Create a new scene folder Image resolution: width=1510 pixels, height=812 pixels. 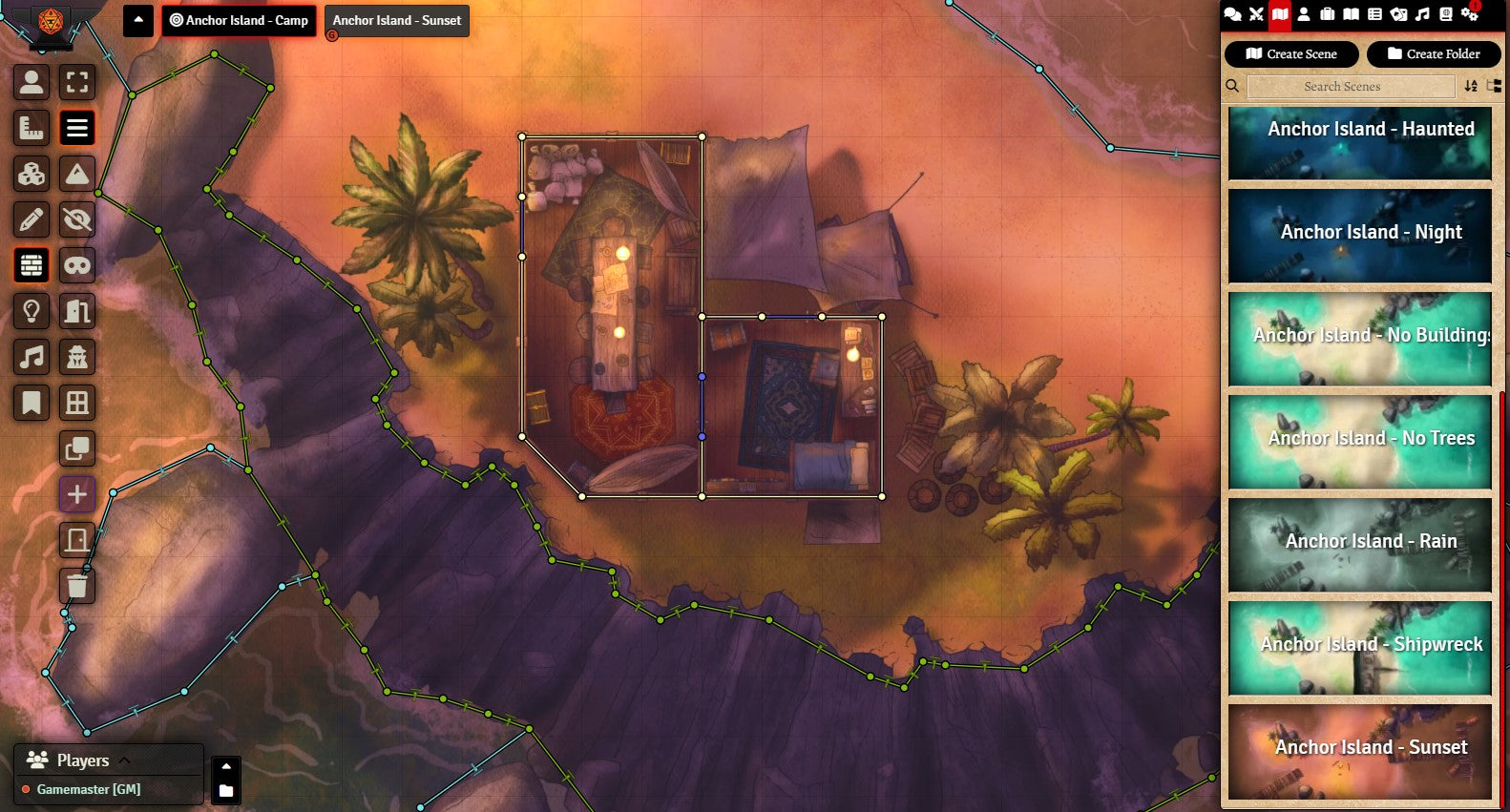[x=1433, y=54]
